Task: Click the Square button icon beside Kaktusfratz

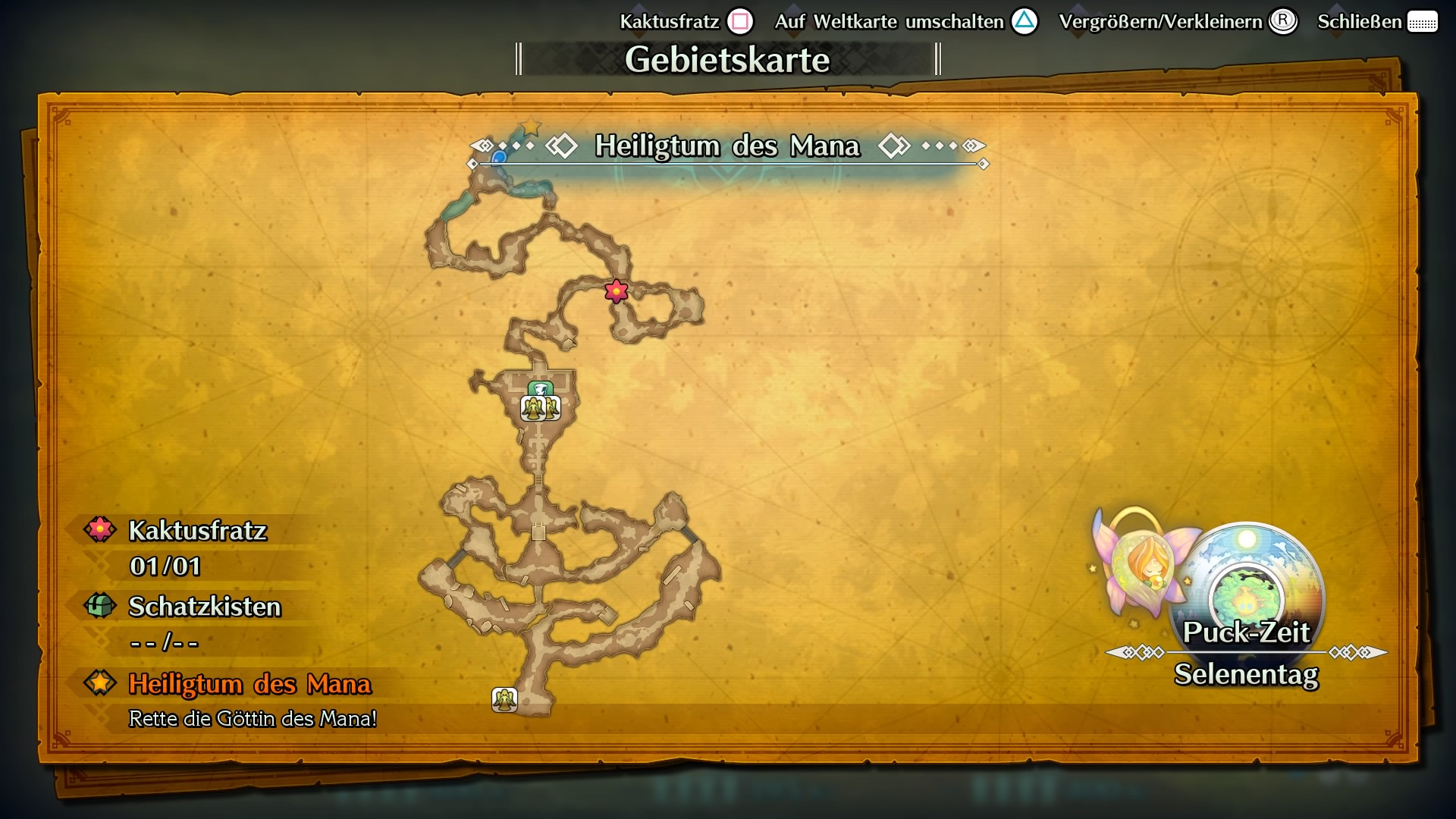Action: coord(740,21)
